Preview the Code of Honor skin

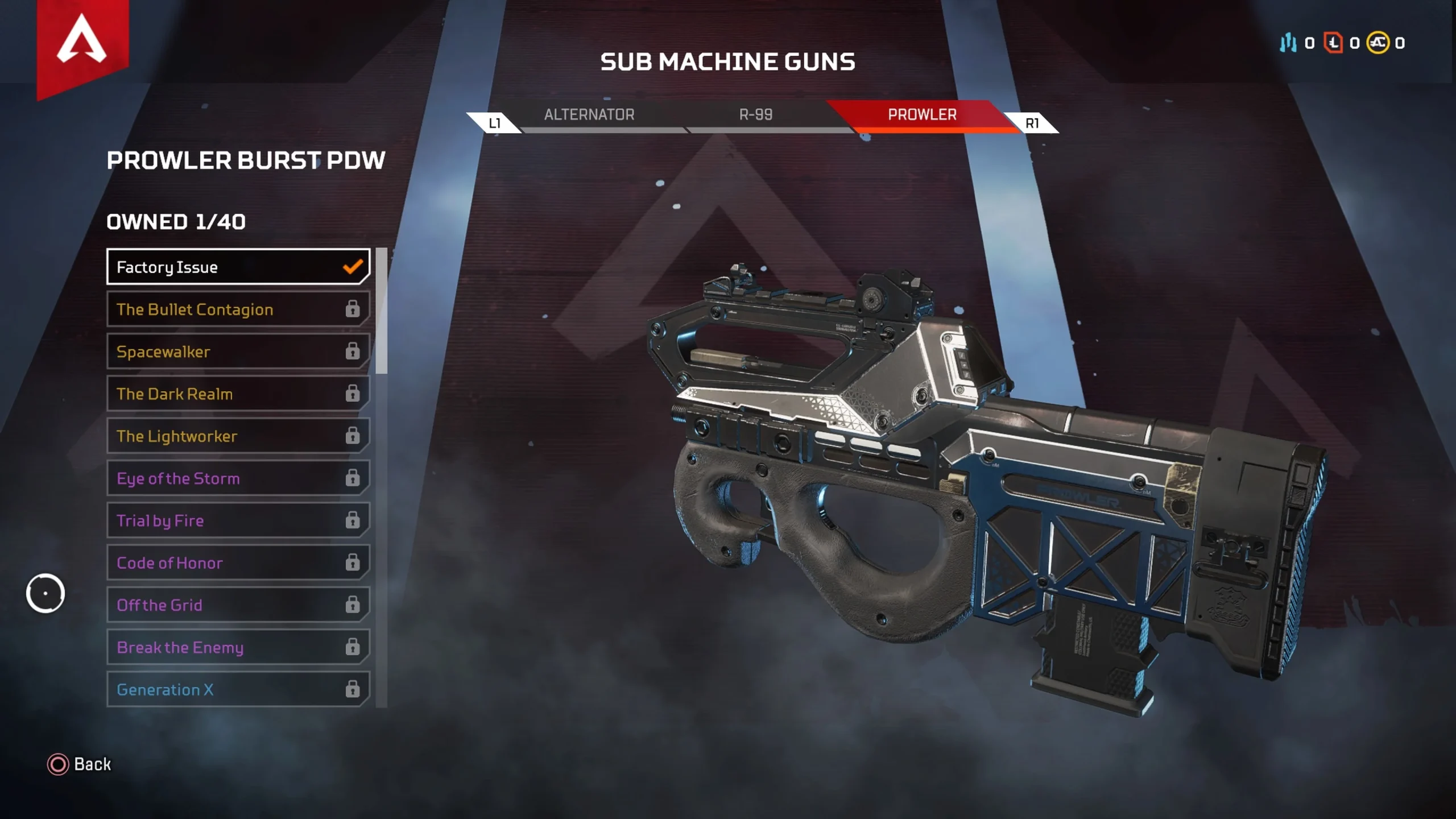(x=238, y=562)
